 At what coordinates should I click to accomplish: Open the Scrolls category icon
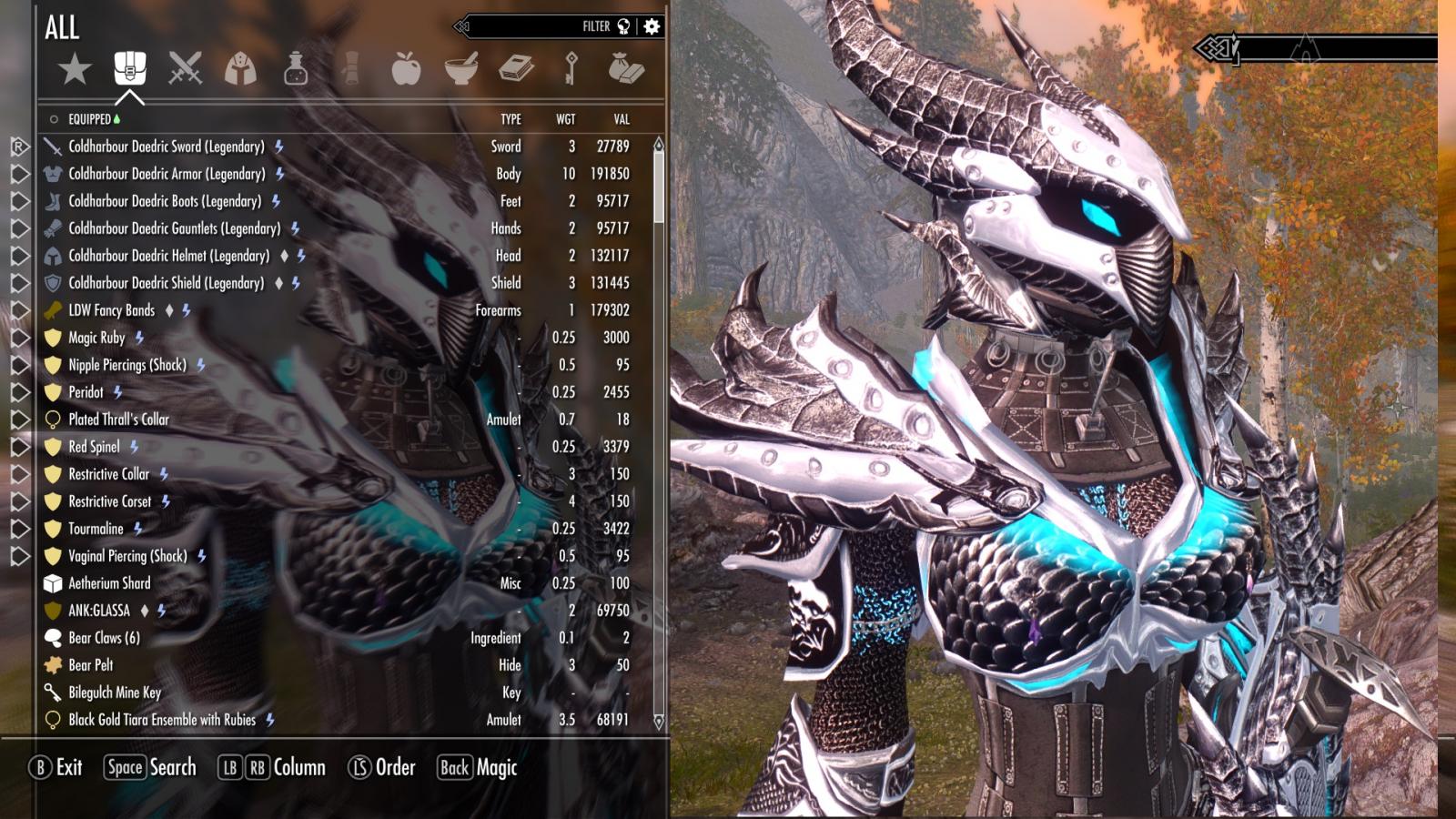(350, 68)
